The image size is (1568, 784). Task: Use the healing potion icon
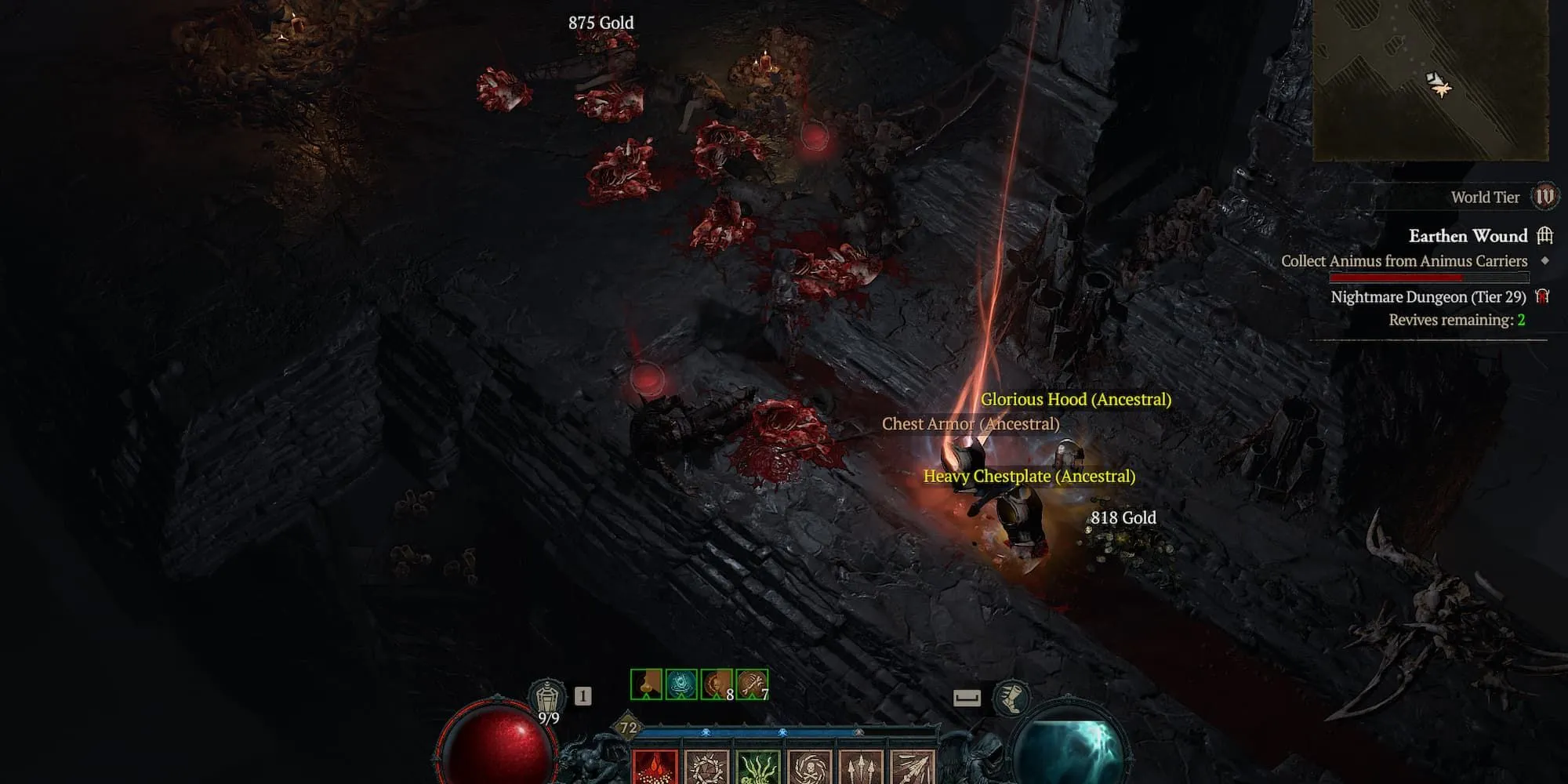tap(547, 696)
